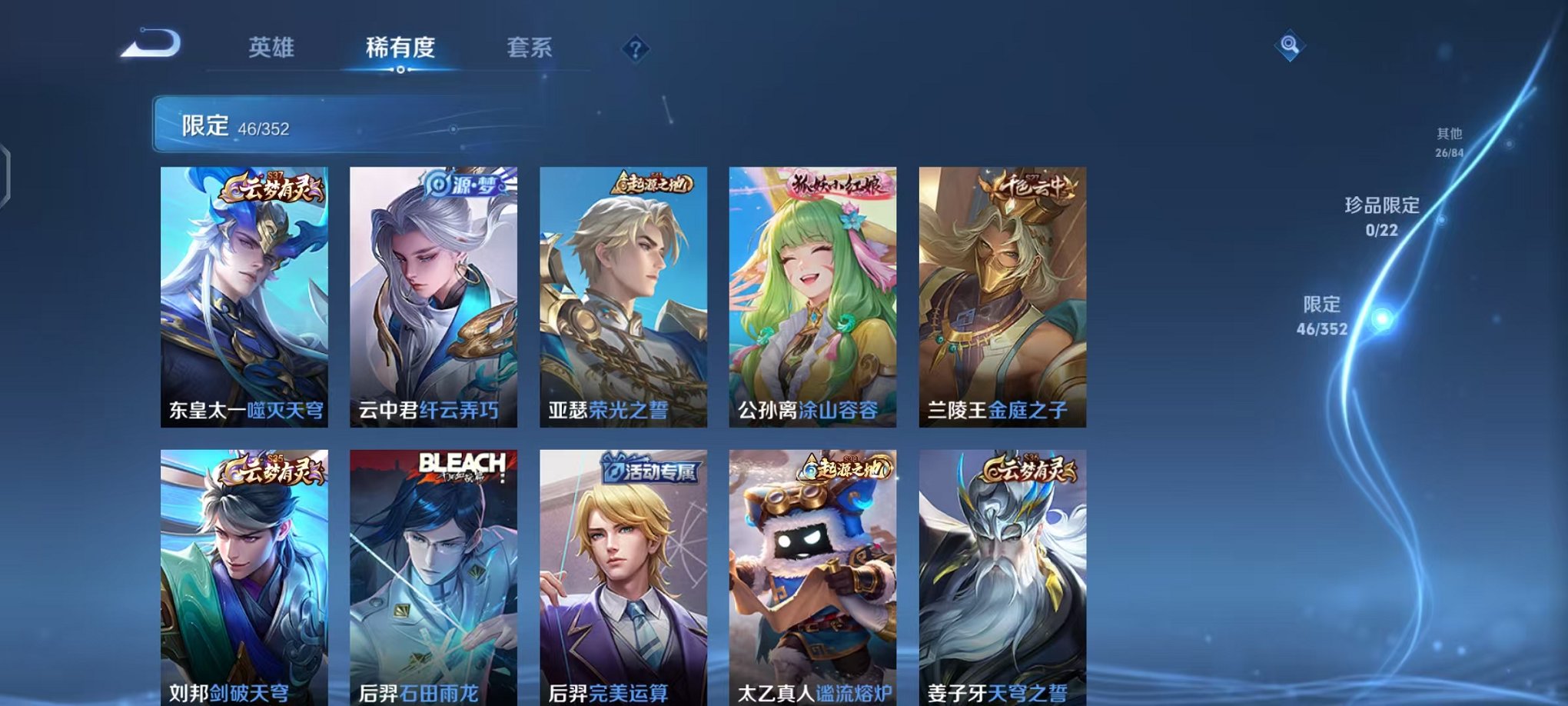Click the S37 云梦有灵 banner on 东皇太一 card
Image resolution: width=1568 pixels, height=706 pixels.
tap(274, 185)
